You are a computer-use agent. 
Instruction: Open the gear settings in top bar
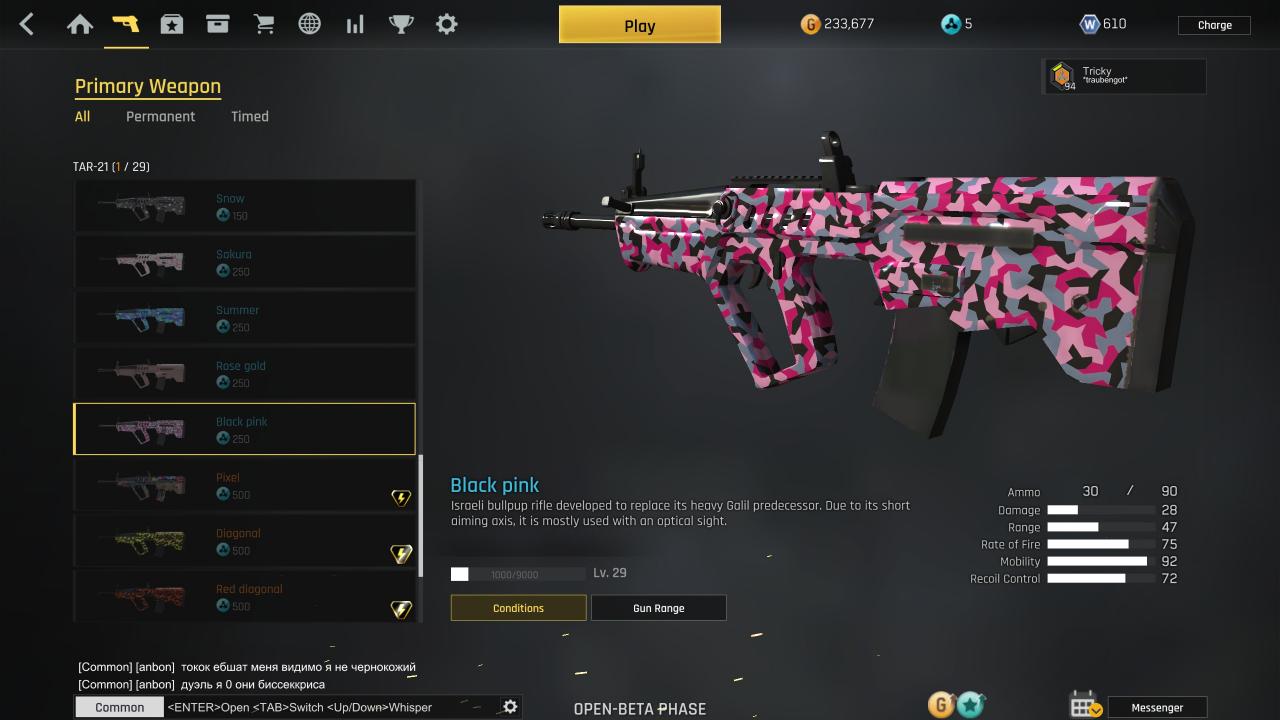[x=447, y=24]
